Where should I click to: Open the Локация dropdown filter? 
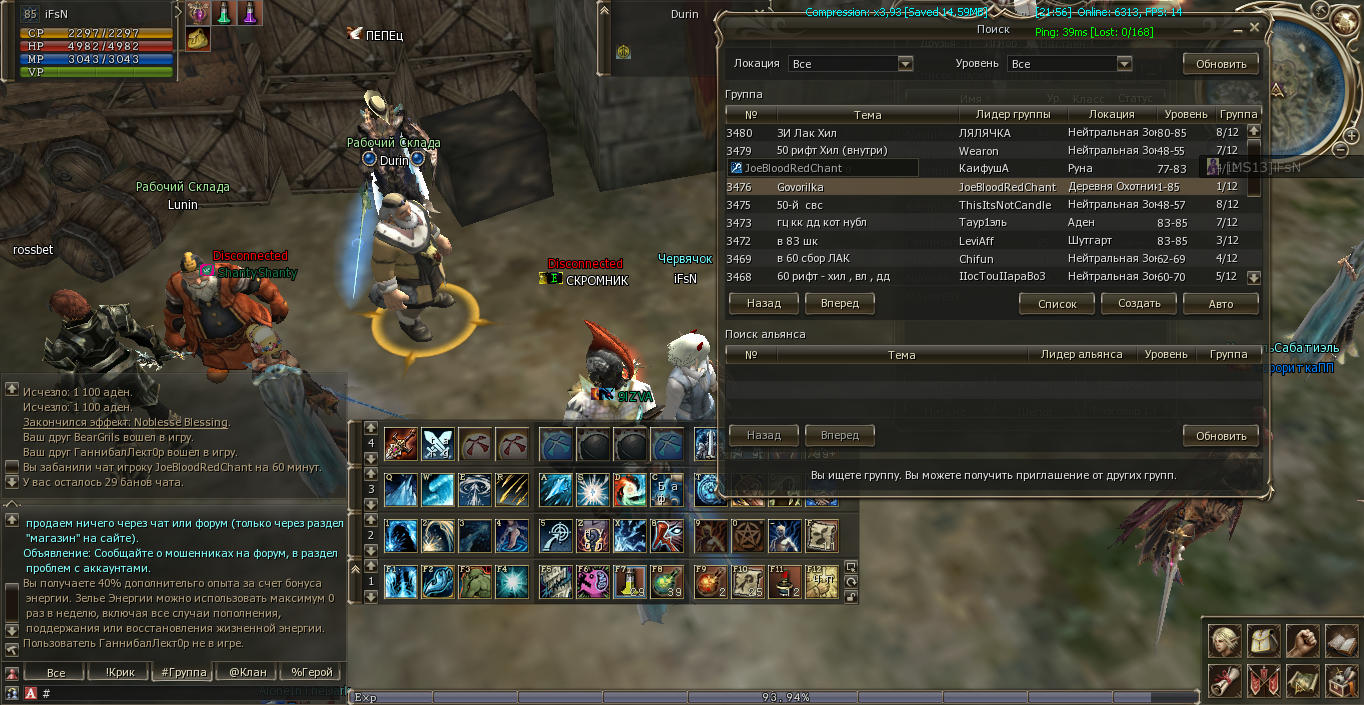coord(905,64)
